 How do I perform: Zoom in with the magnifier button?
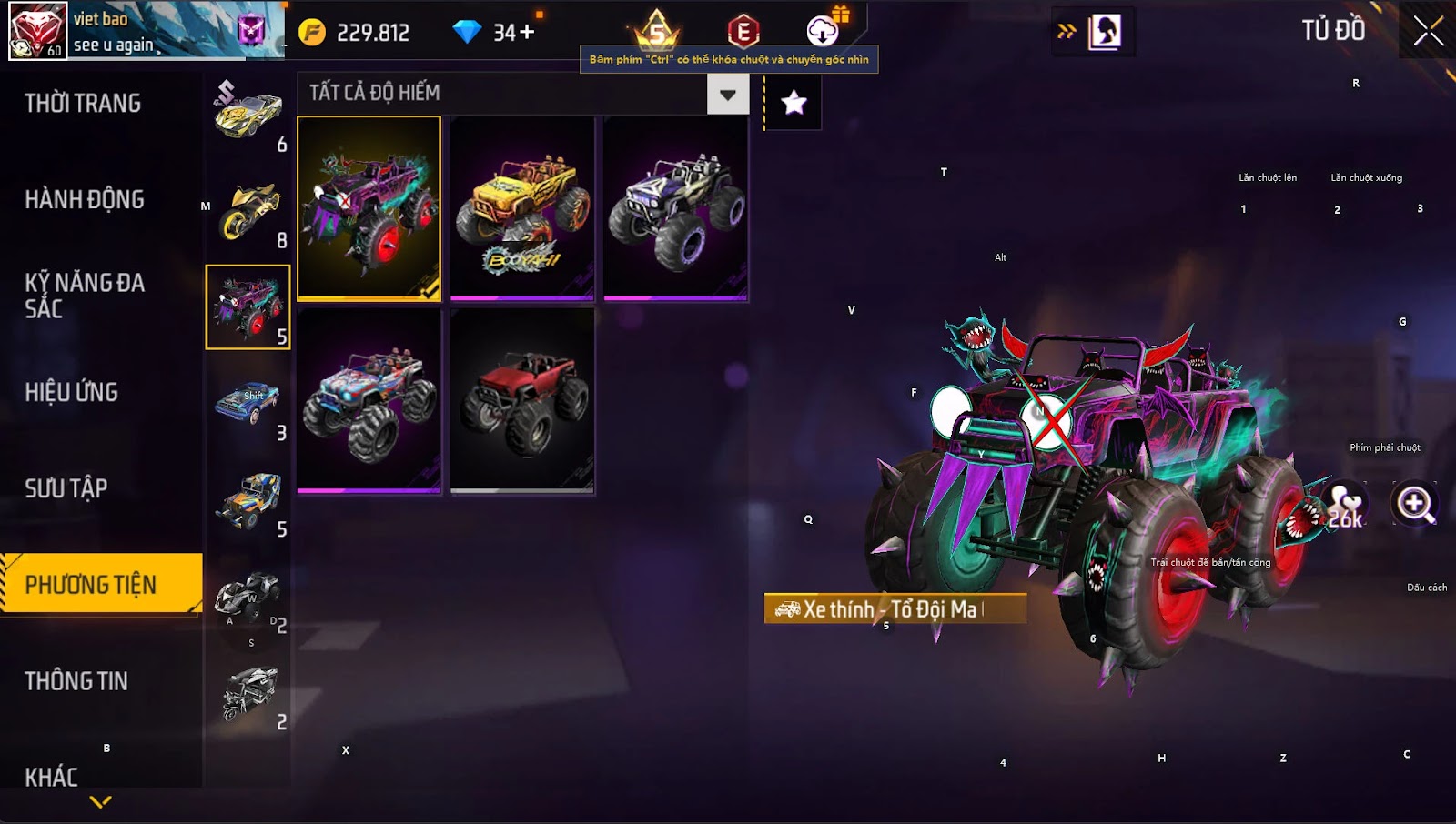coord(1415,503)
